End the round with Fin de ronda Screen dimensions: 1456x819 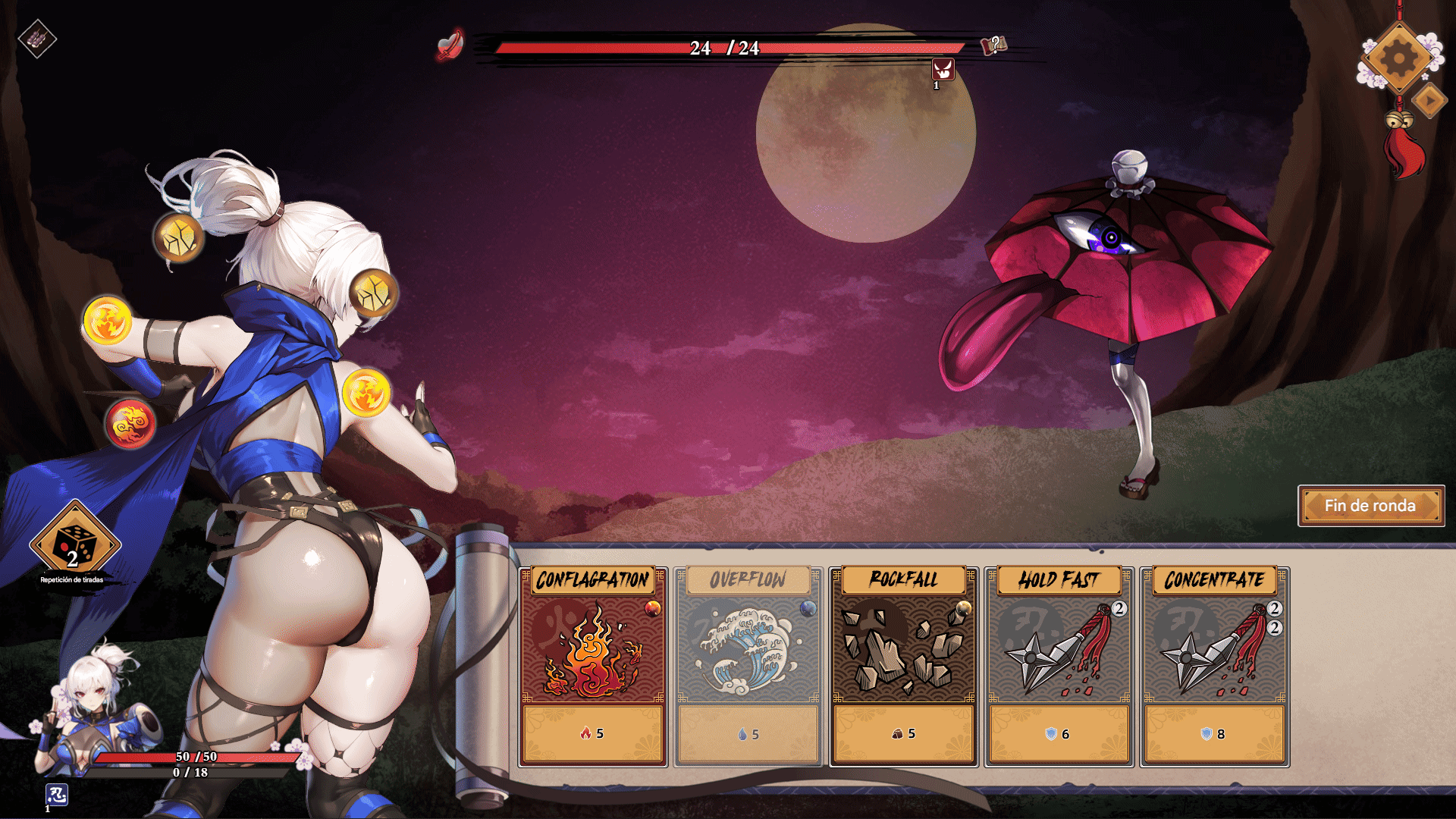tap(1370, 506)
